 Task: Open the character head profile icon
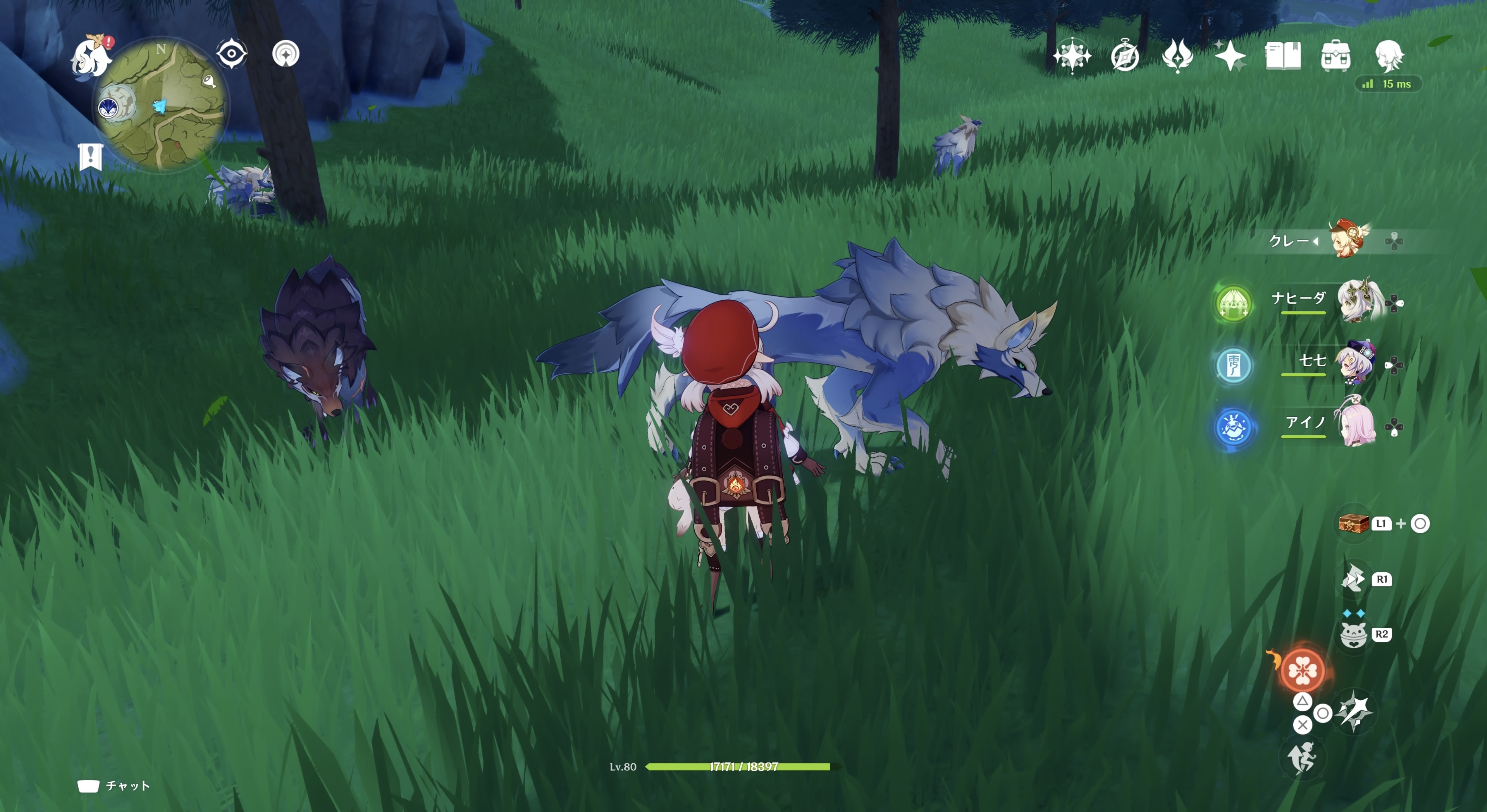coord(1388,57)
